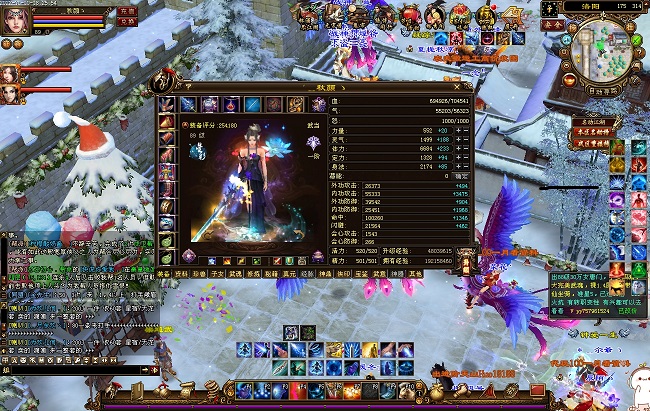Click the chat input box
This screenshot has width=650, height=411.
click(x=70, y=370)
